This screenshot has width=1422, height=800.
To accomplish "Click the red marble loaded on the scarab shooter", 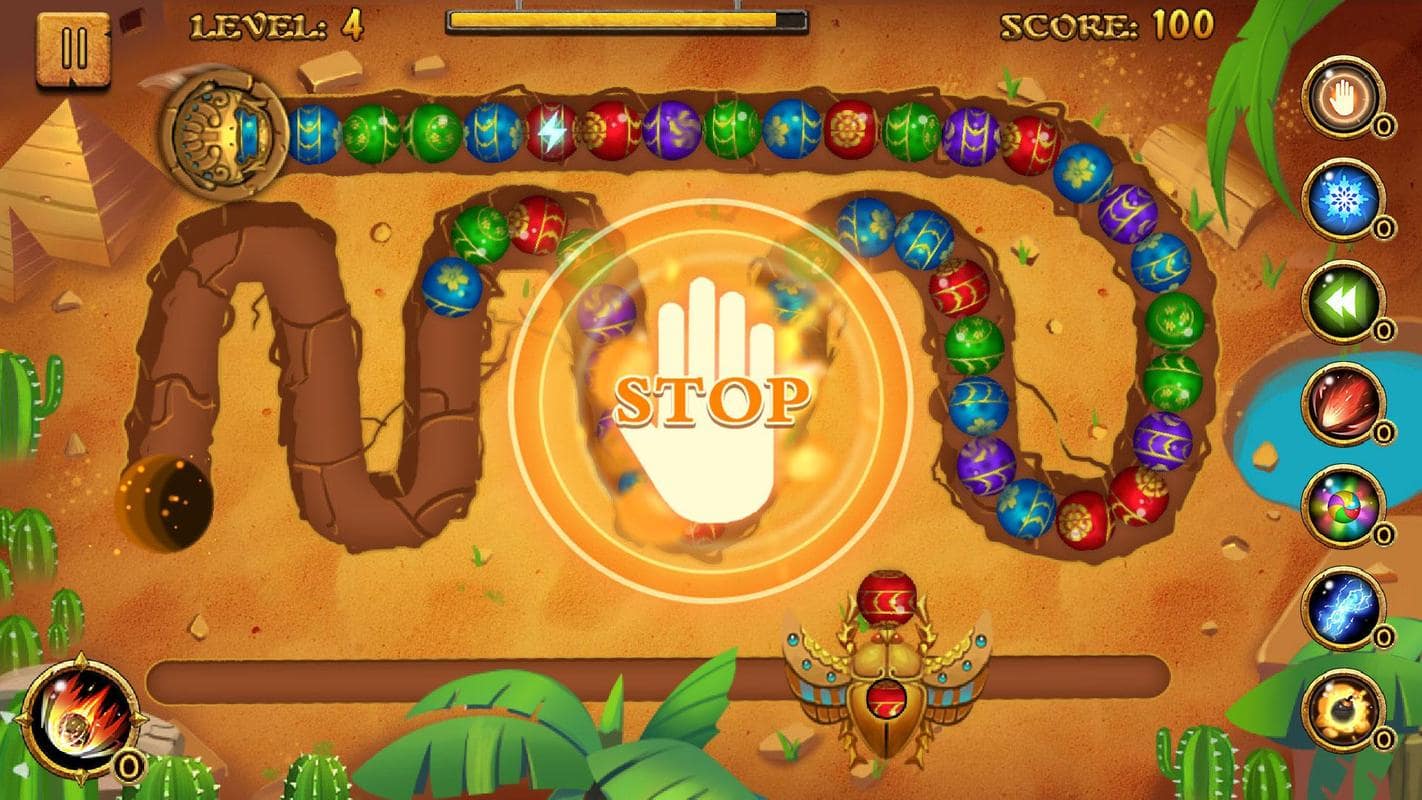I will coord(884,598).
